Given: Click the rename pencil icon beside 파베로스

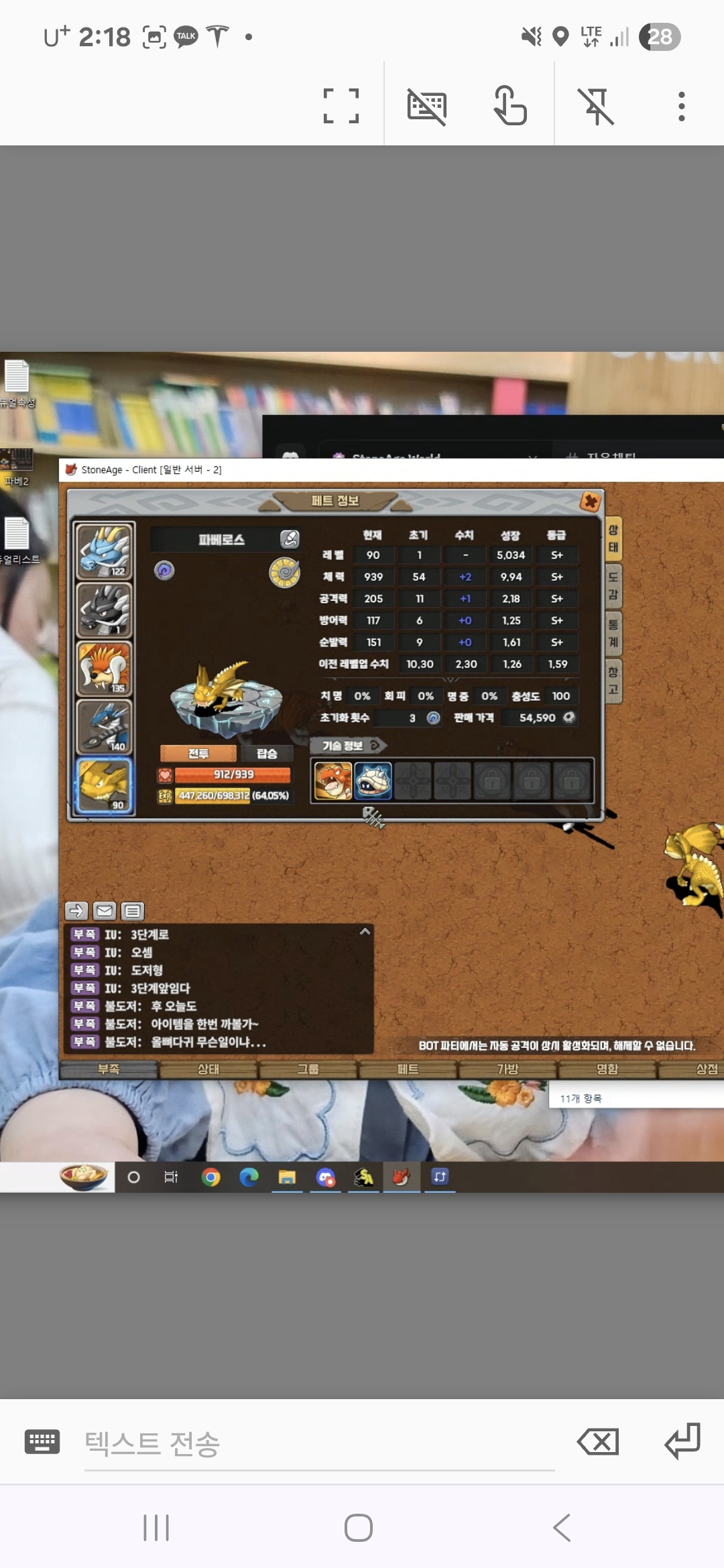Looking at the screenshot, I should point(290,539).
